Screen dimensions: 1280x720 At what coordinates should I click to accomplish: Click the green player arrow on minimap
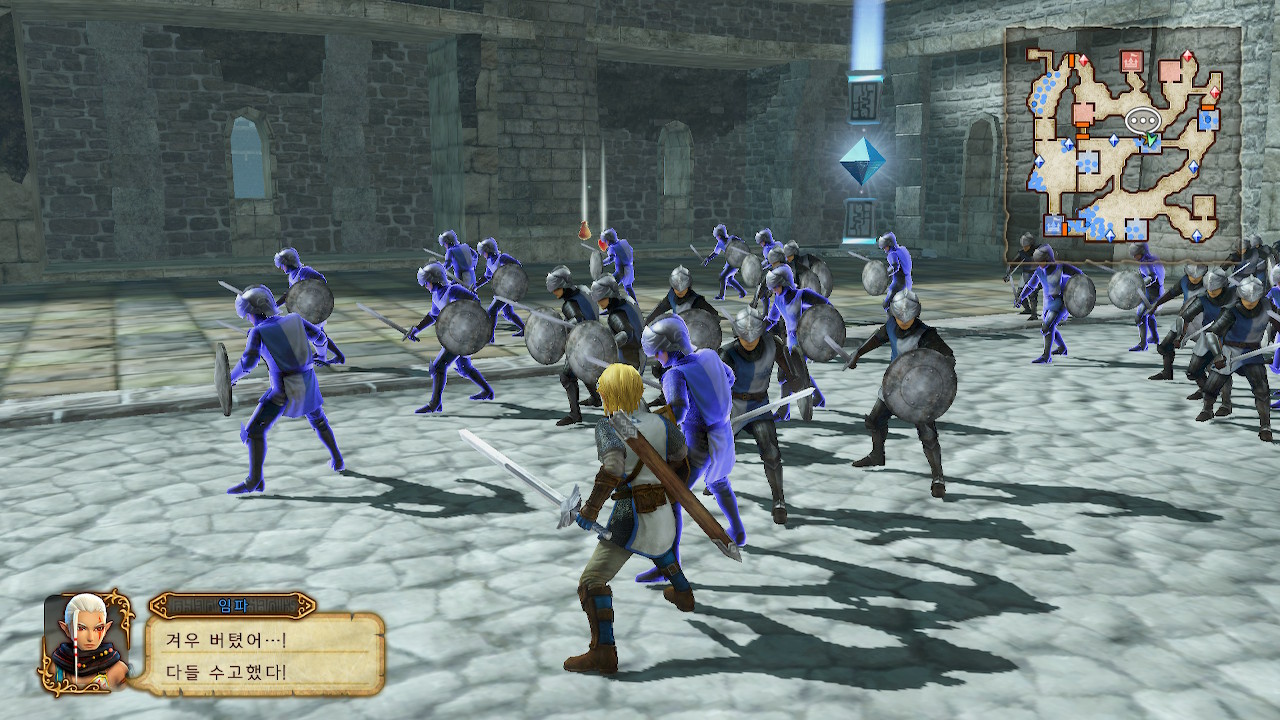(x=1152, y=140)
